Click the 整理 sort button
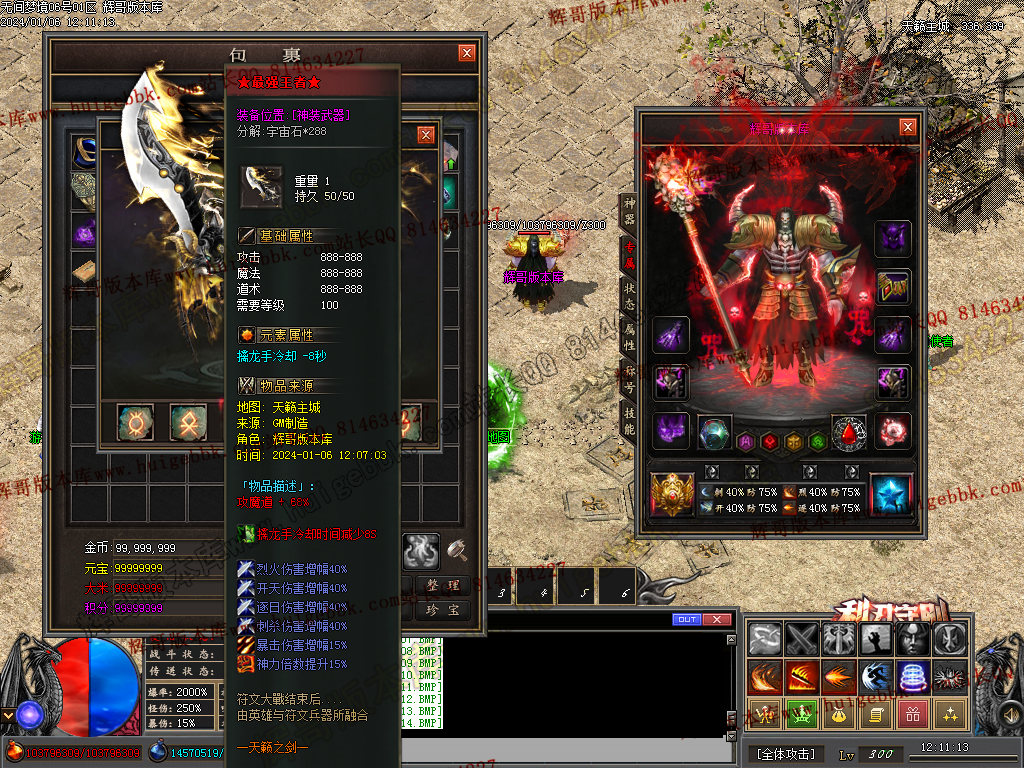Viewport: 1024px width, 768px height. pos(441,585)
